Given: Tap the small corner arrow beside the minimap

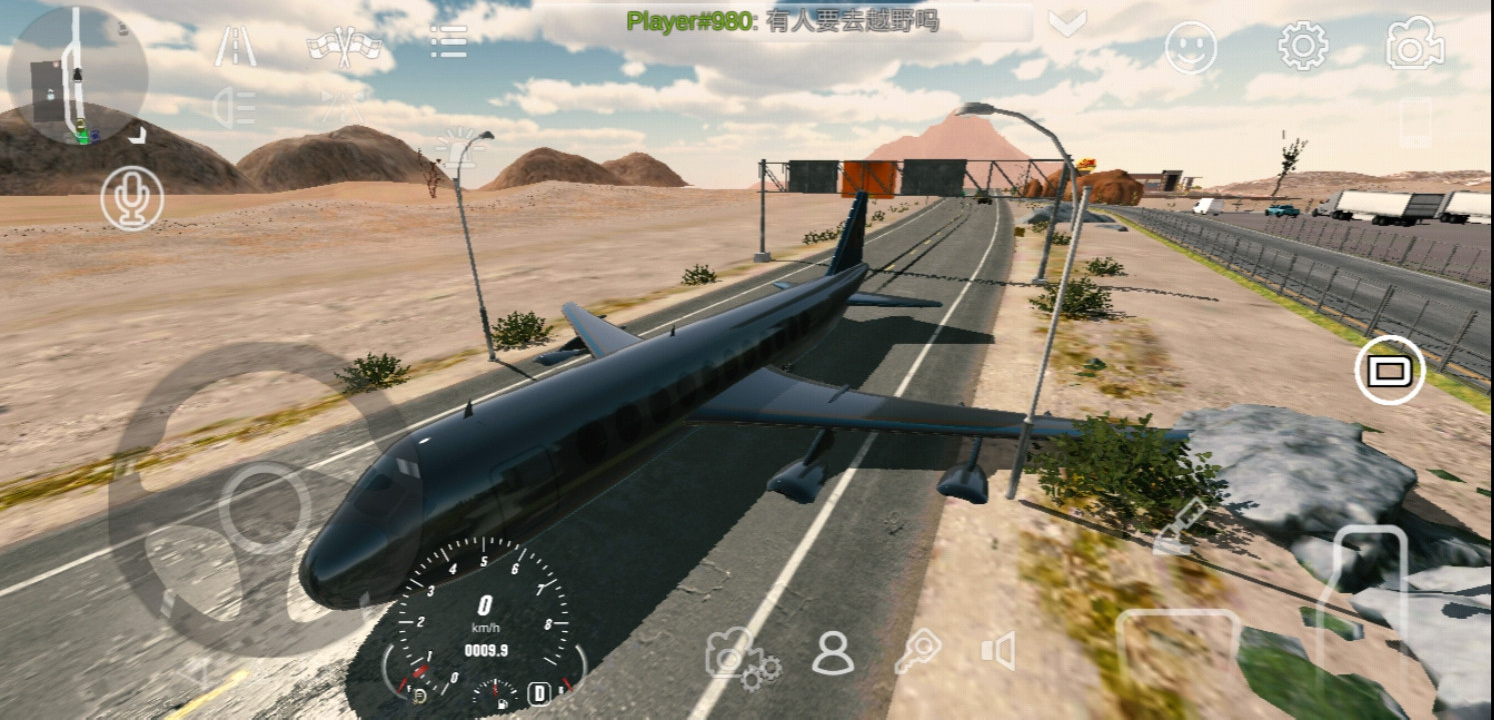Looking at the screenshot, I should pos(137,135).
